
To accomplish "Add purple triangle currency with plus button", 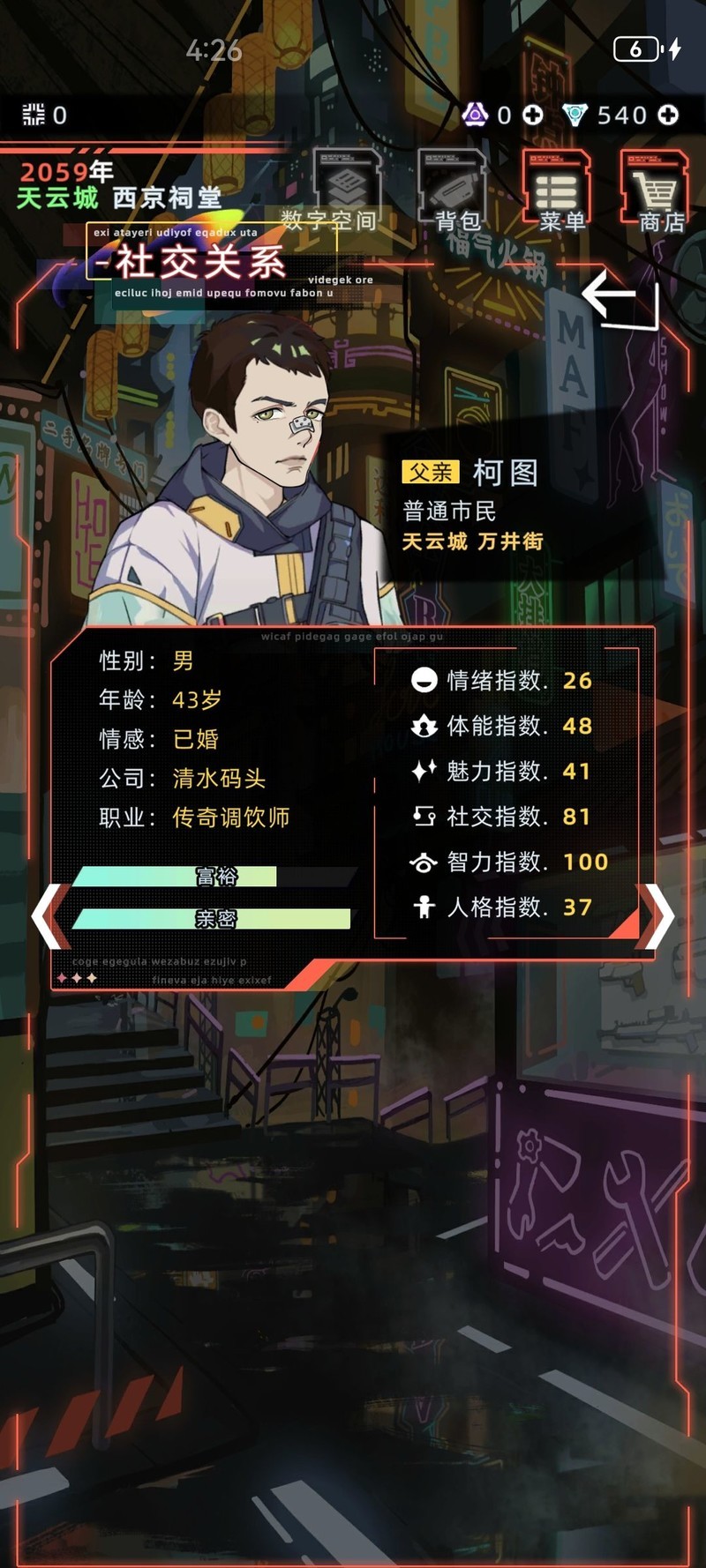I will click(x=533, y=116).
